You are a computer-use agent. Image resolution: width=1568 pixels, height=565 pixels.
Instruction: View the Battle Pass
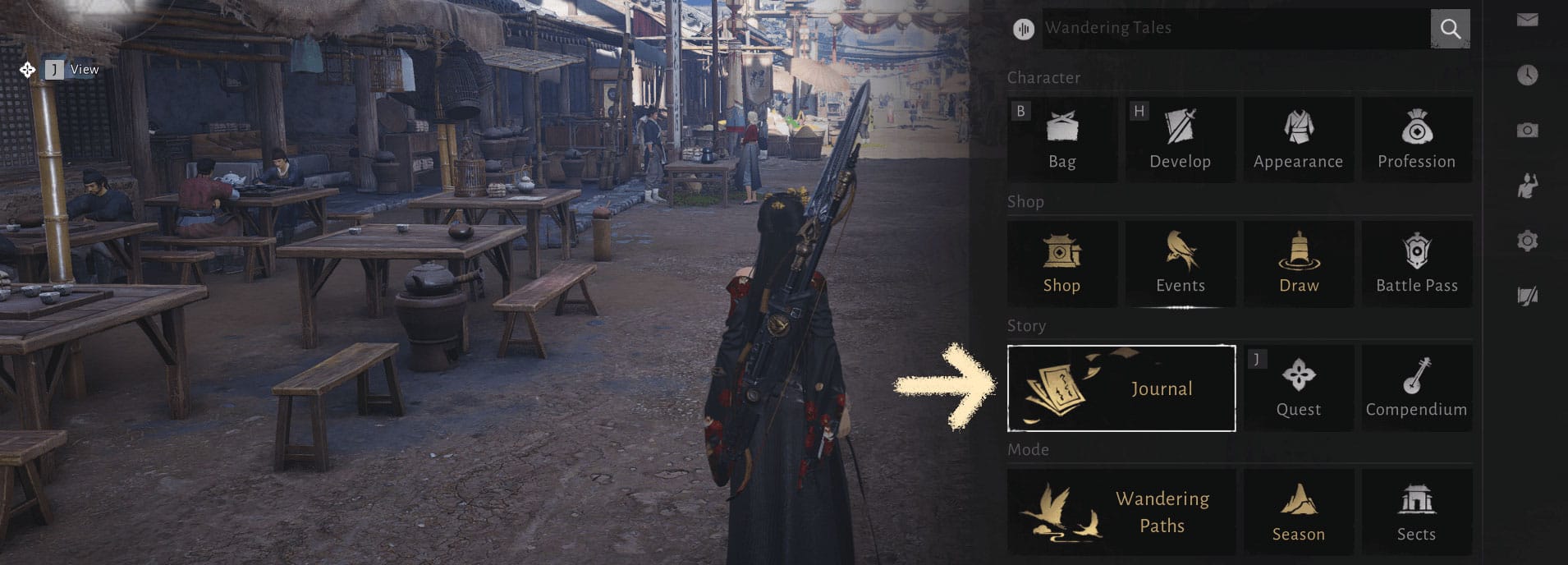(1416, 264)
